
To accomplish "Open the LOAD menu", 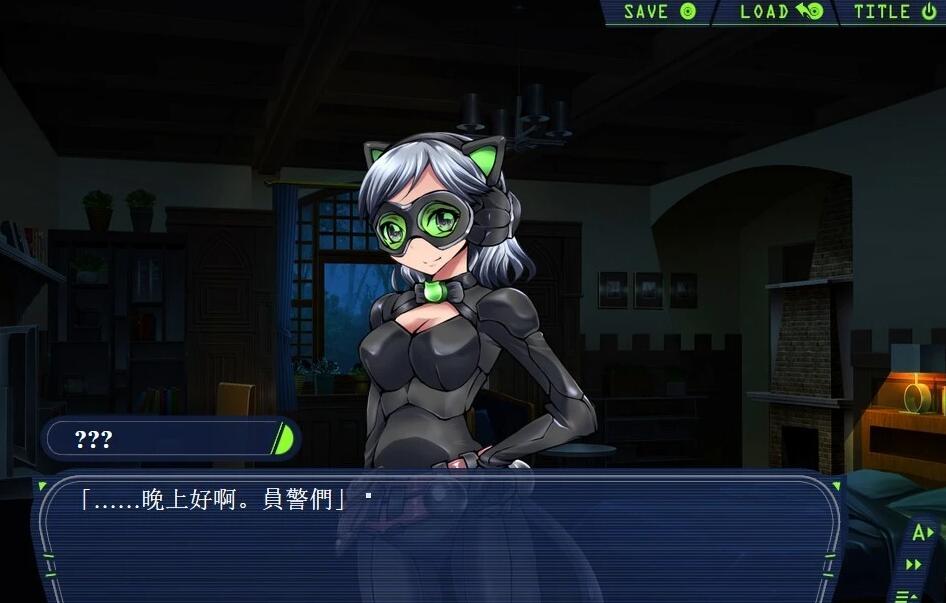I will (x=780, y=12).
